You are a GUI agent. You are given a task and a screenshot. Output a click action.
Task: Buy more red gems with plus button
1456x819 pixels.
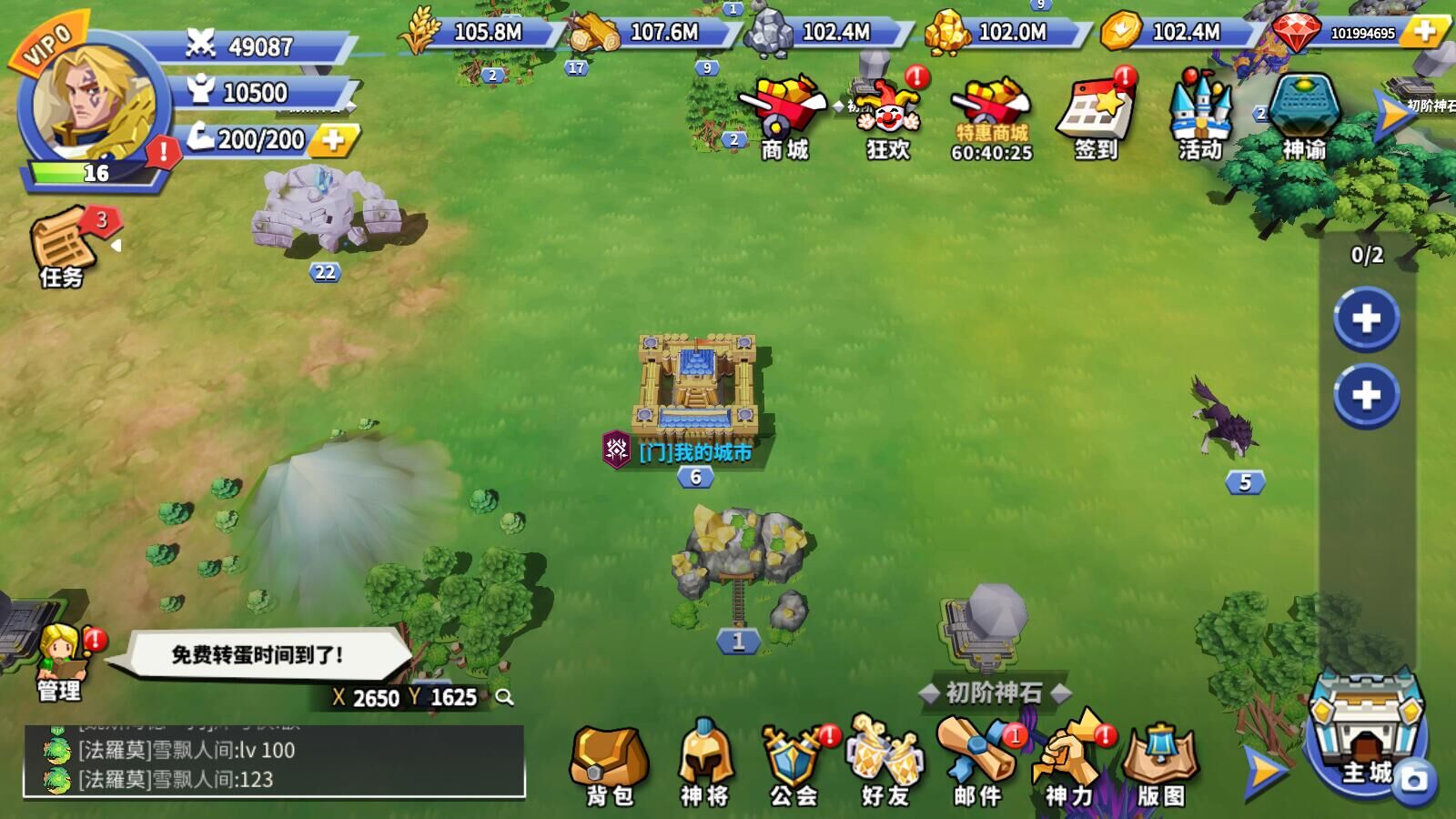pos(1424,32)
